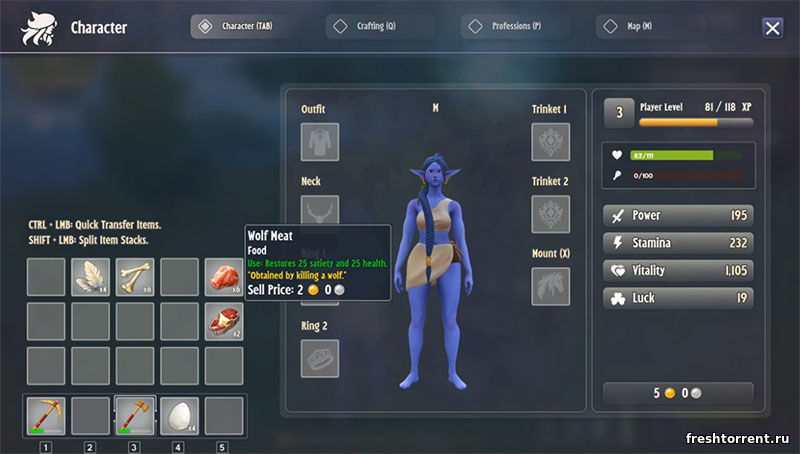Viewport: 800px width, 454px height.
Task: Choose the pickaxe in hotbar slot 1
Action: click(45, 416)
